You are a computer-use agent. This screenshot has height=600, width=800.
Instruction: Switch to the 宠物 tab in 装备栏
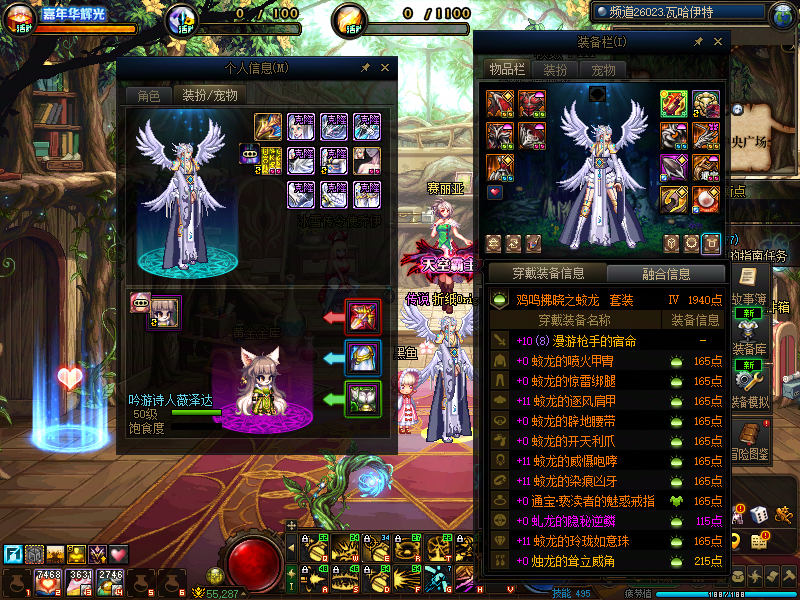(604, 70)
